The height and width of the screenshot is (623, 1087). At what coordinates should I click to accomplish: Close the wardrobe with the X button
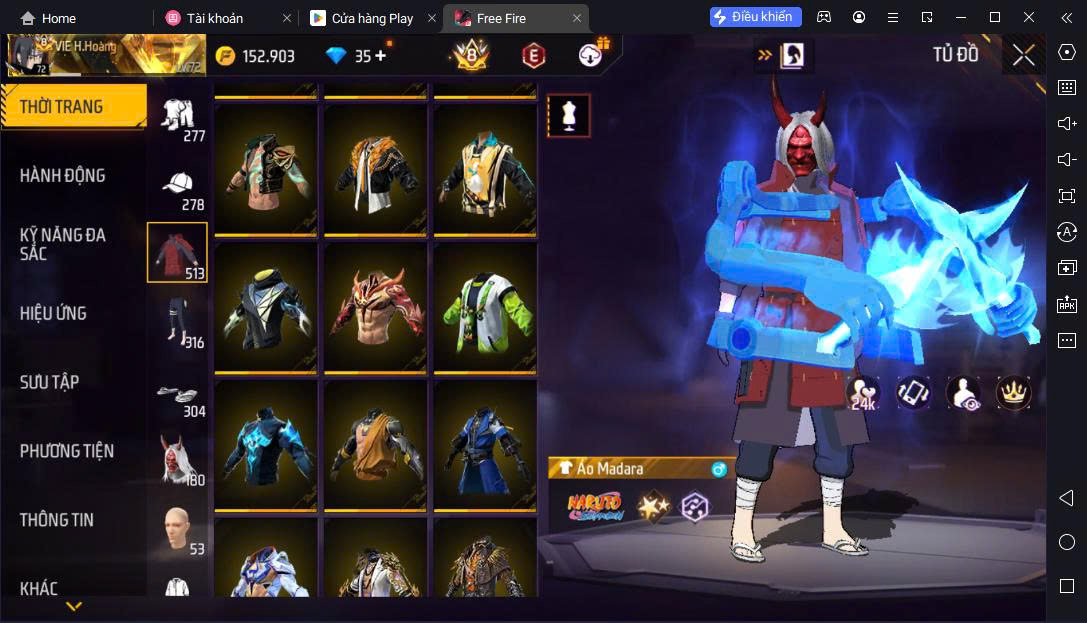[x=1023, y=55]
